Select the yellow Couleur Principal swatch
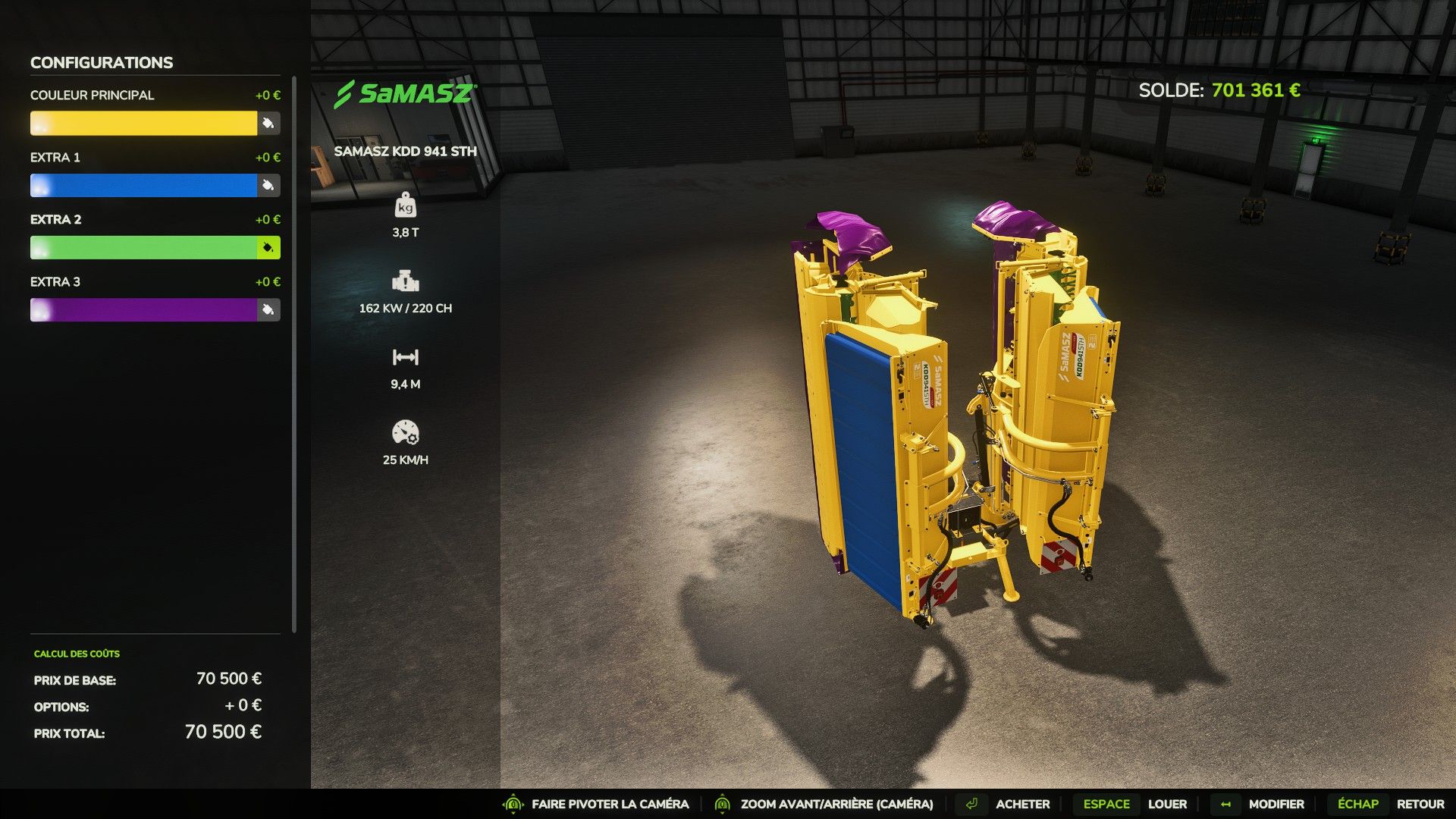Screen dimensions: 1456x819 [143, 123]
